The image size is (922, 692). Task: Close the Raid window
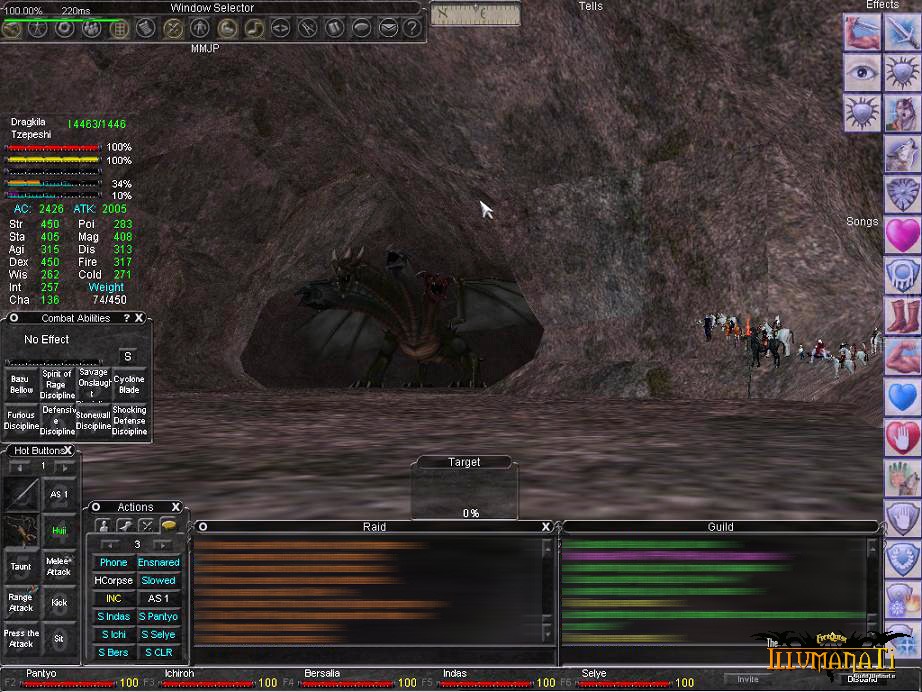click(546, 527)
